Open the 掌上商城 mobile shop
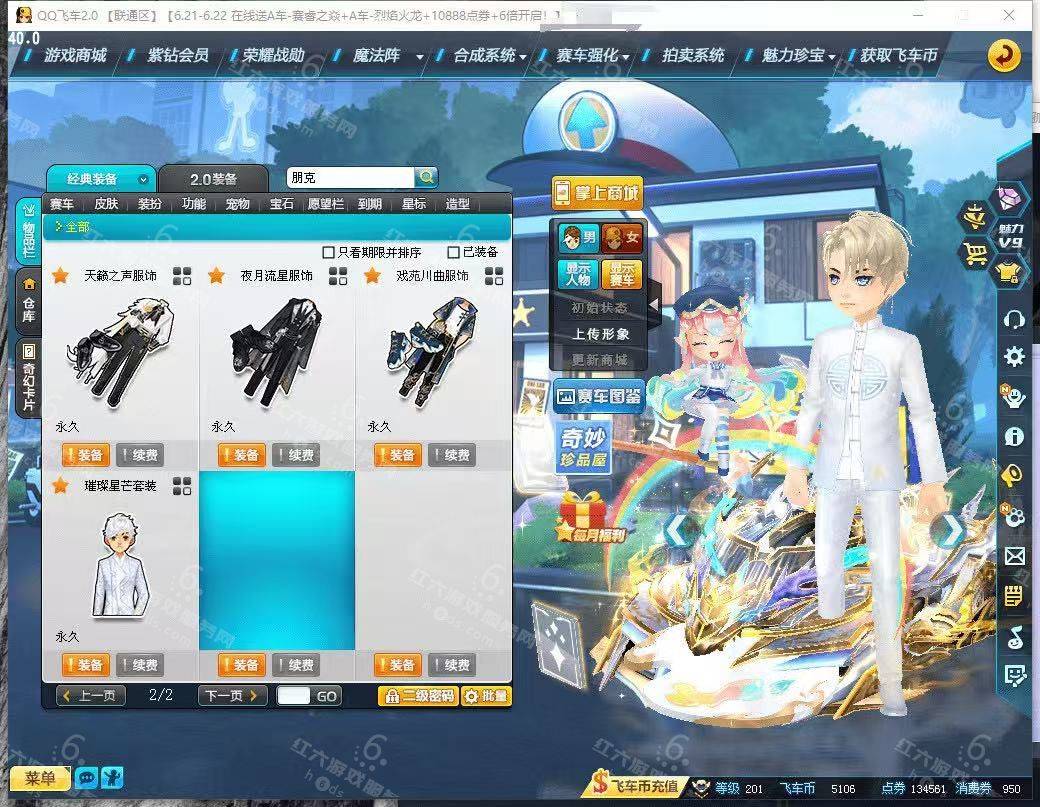 596,194
